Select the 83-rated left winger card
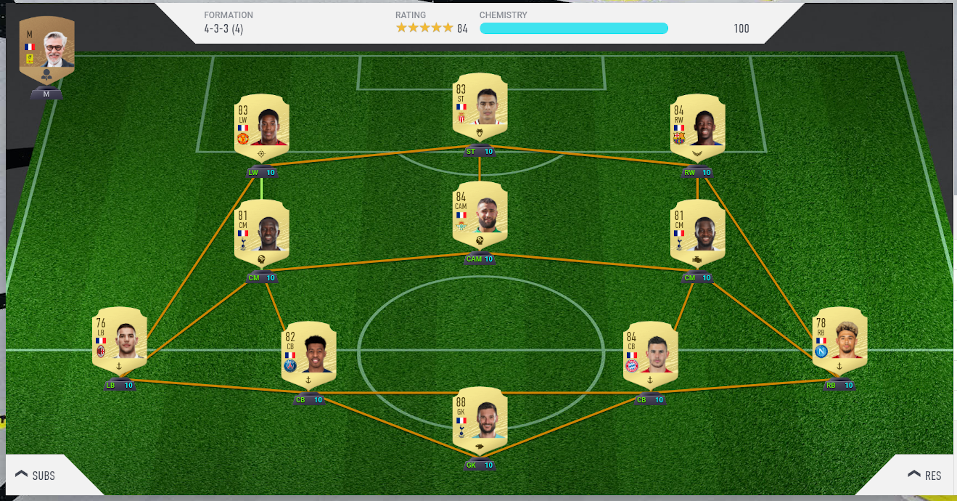The image size is (957, 501). click(261, 129)
